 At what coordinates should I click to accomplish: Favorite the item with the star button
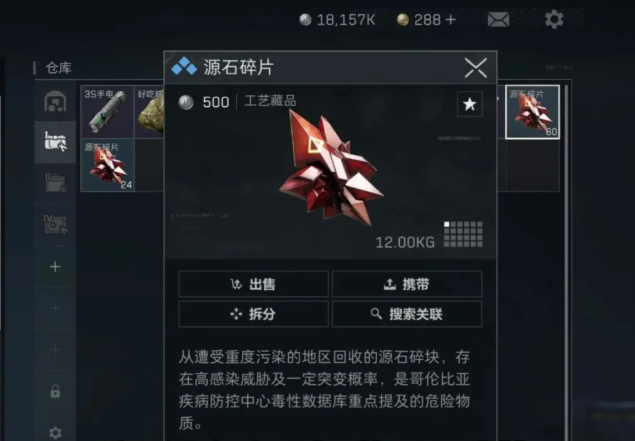[x=469, y=103]
